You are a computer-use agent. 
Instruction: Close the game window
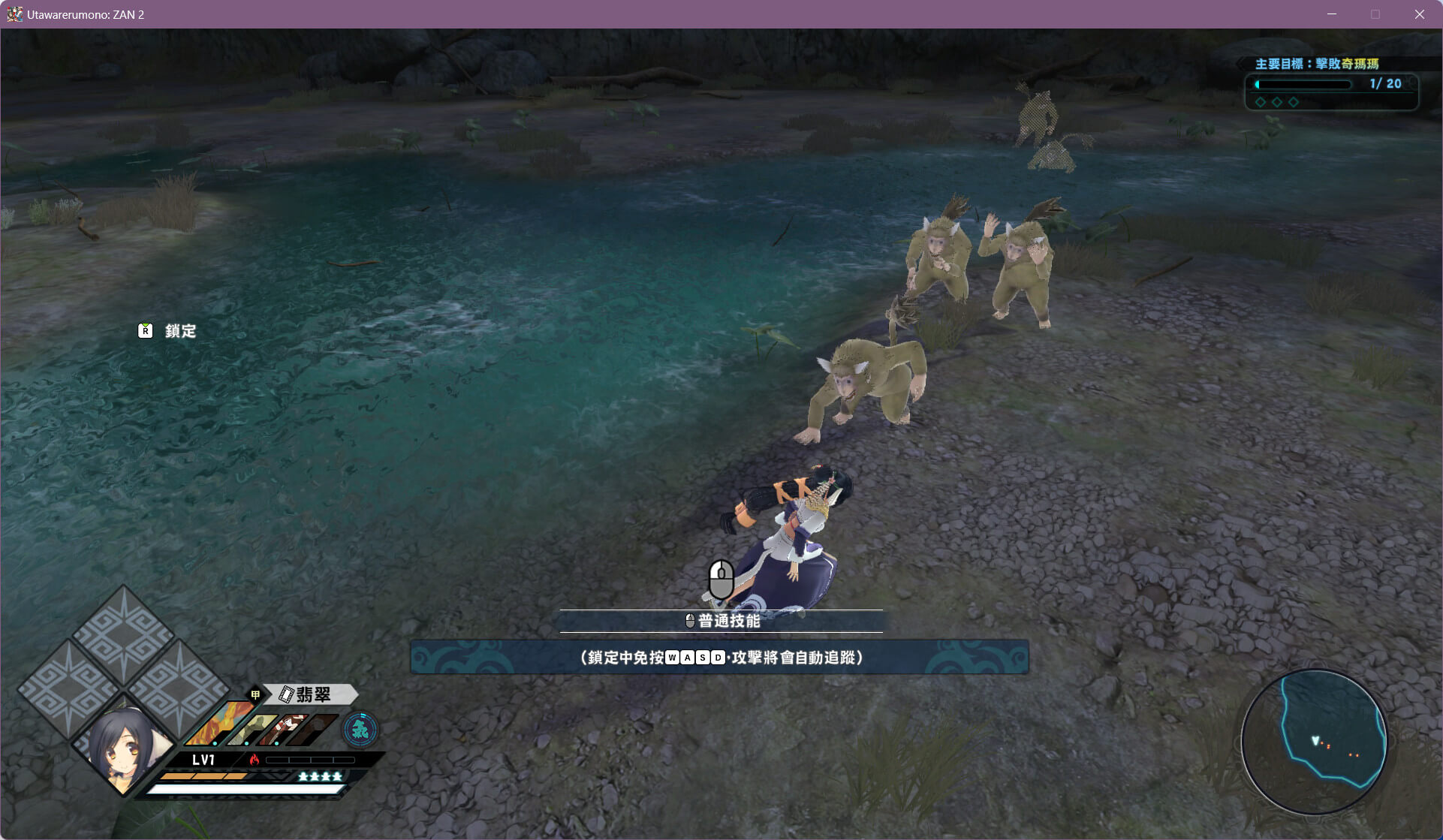[x=1419, y=14]
